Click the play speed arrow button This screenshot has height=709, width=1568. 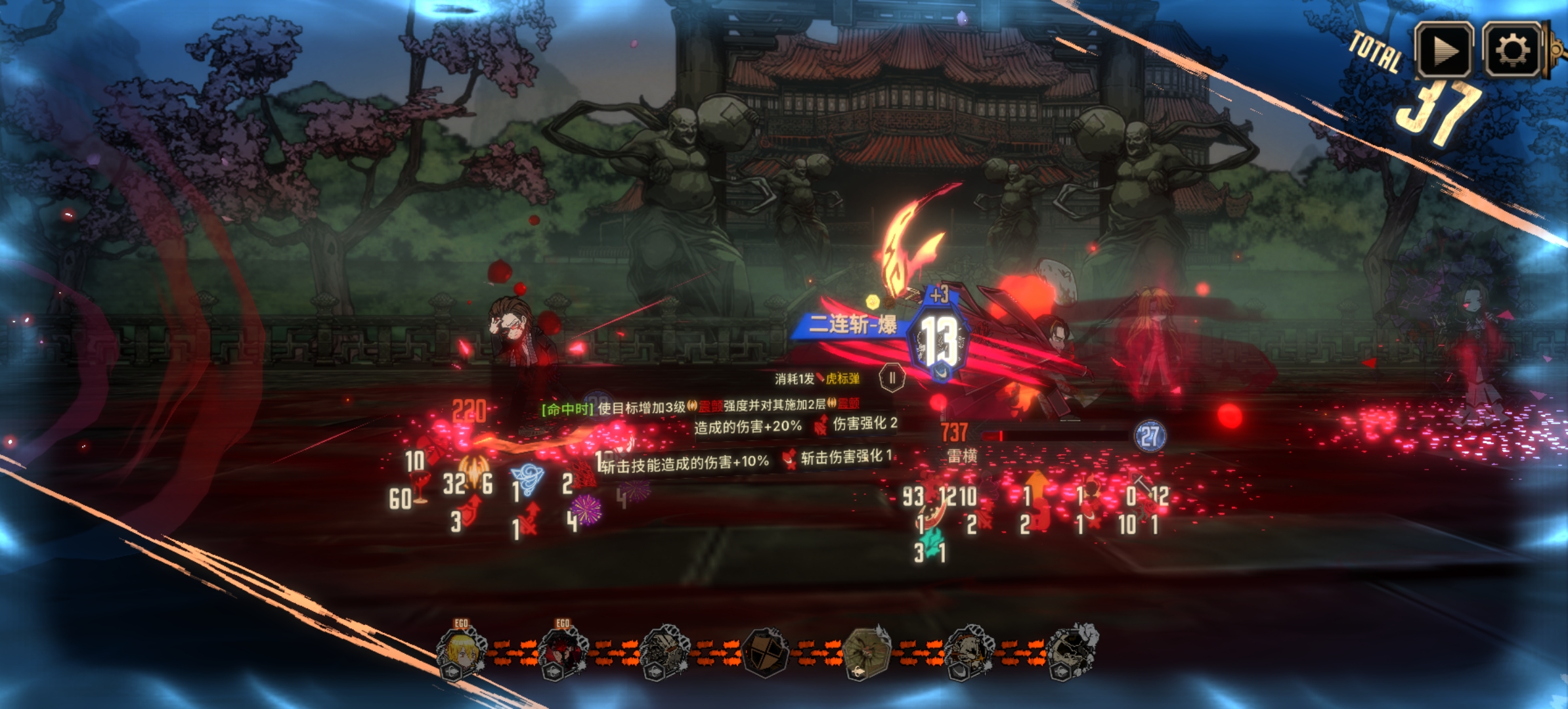pos(1443,51)
